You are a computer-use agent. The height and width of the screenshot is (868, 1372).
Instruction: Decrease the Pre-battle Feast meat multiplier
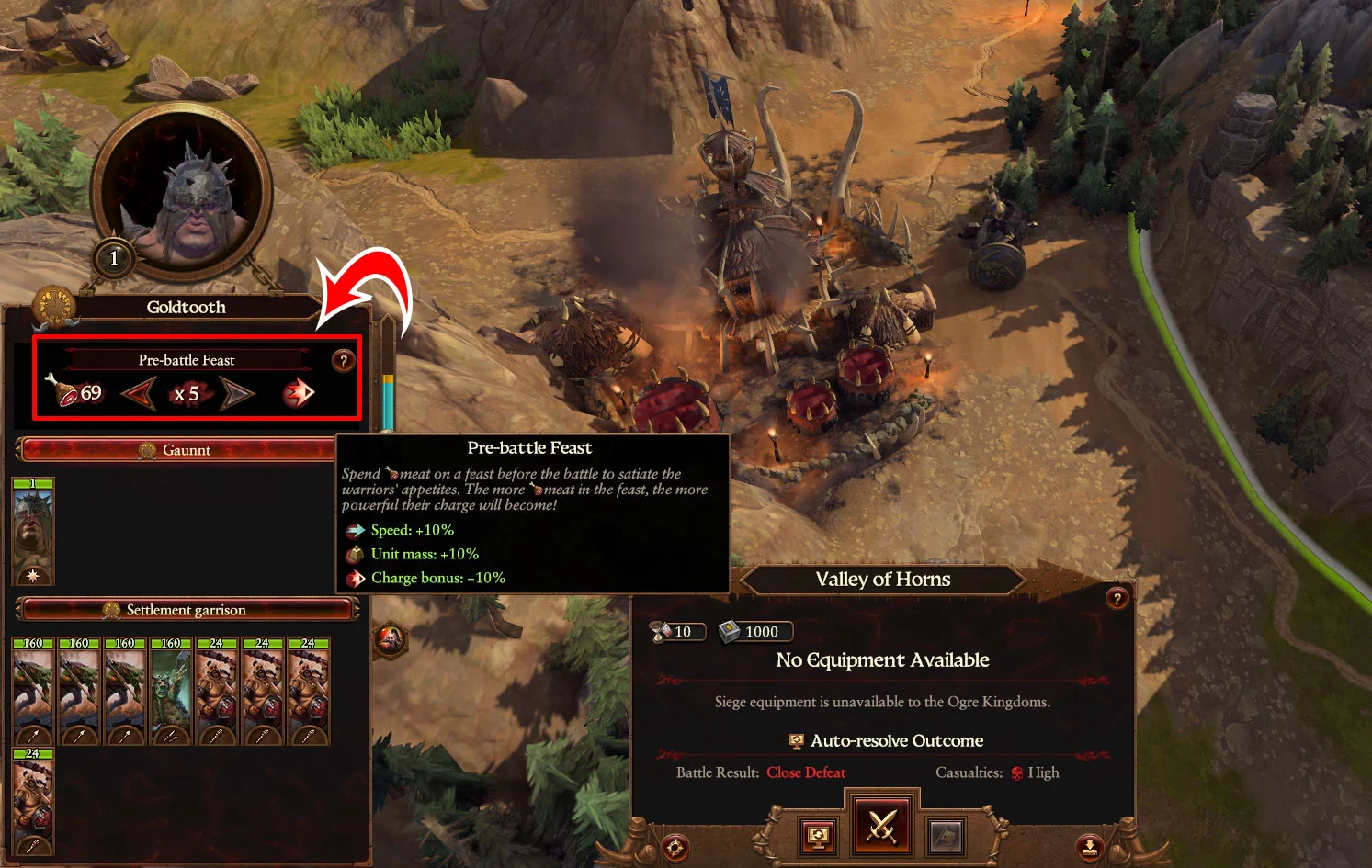pyautogui.click(x=138, y=394)
